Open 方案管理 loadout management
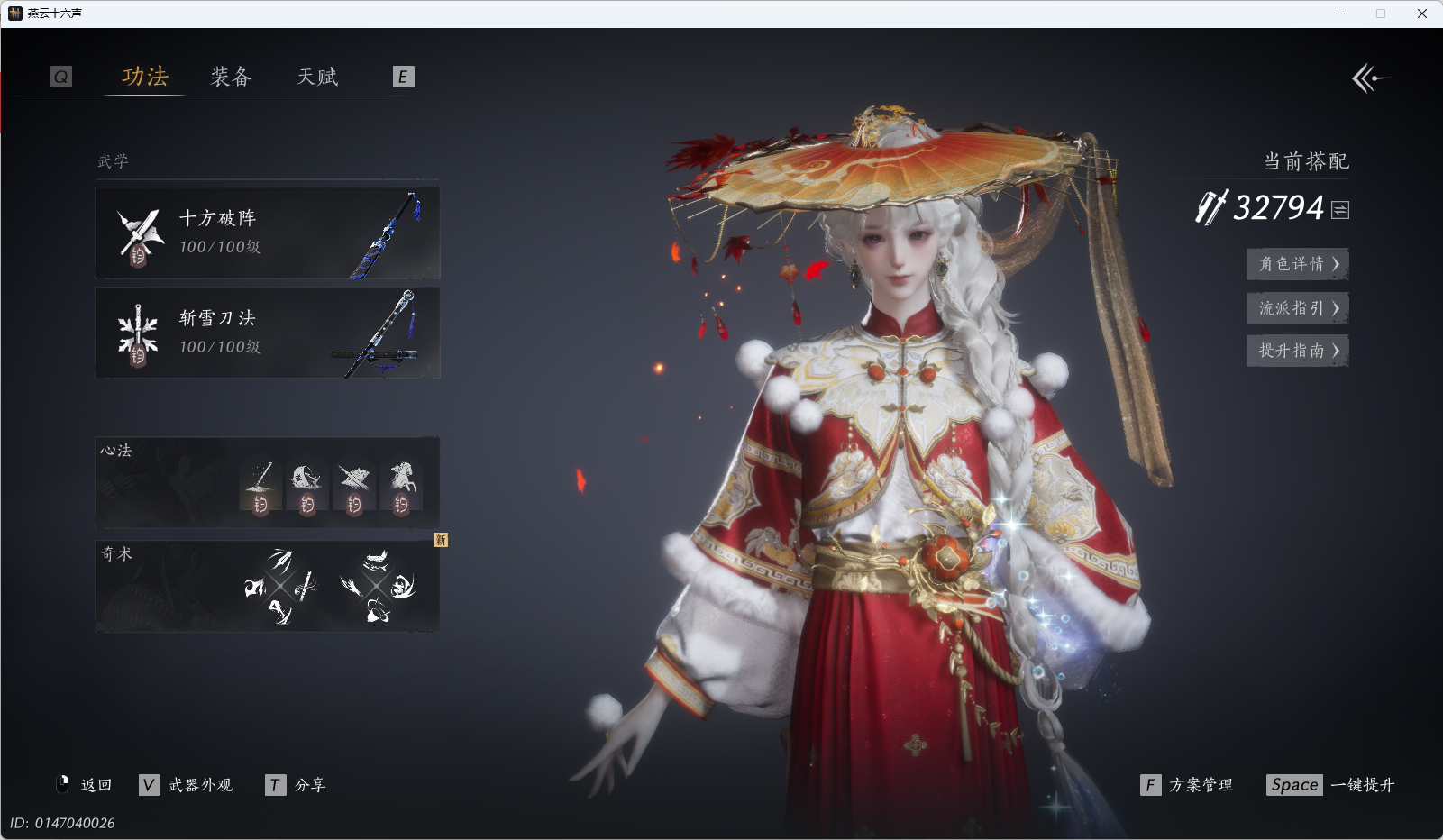This screenshot has height=840, width=1443. click(x=1187, y=785)
